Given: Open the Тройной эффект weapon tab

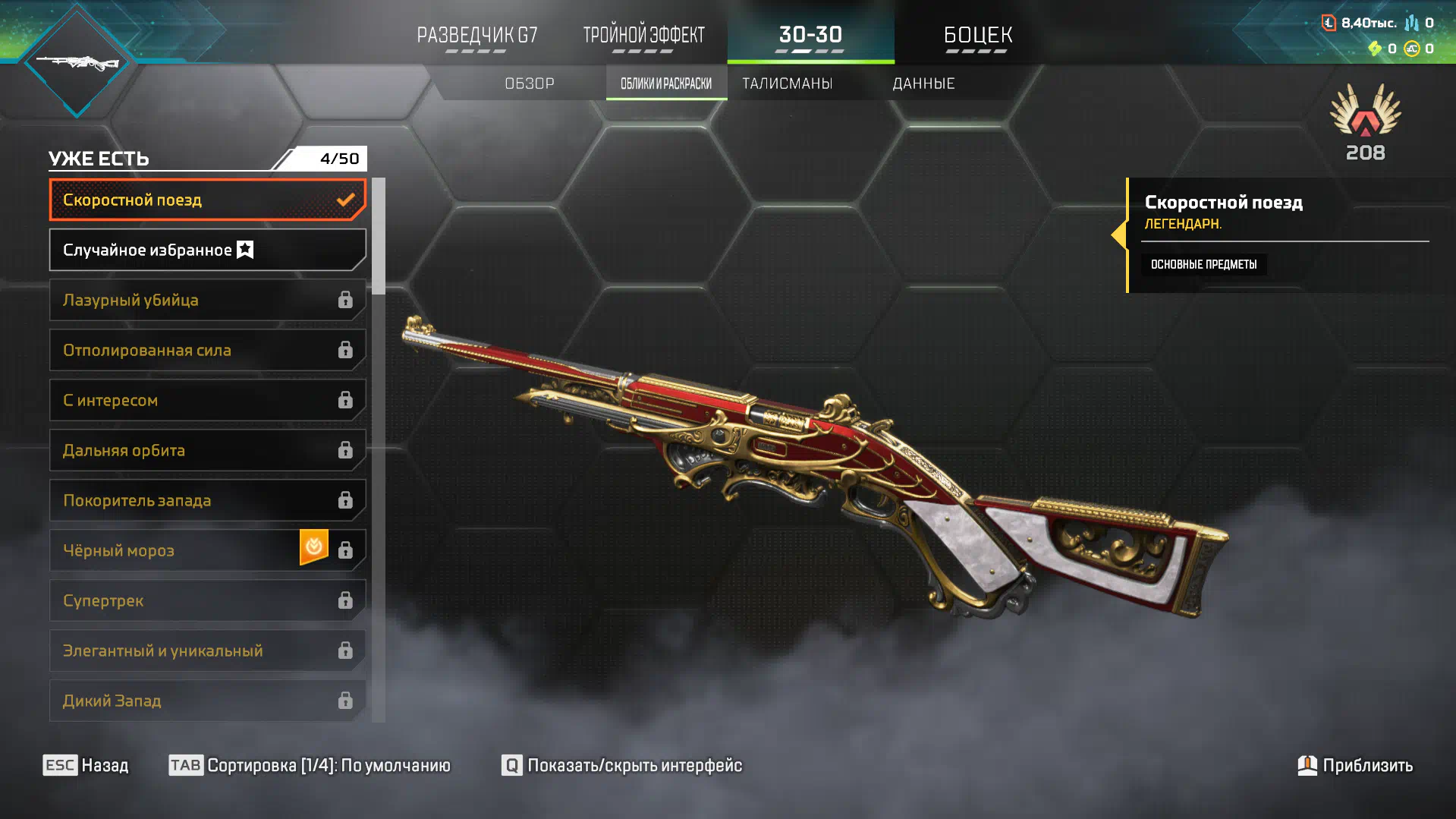Looking at the screenshot, I should coord(643,35).
